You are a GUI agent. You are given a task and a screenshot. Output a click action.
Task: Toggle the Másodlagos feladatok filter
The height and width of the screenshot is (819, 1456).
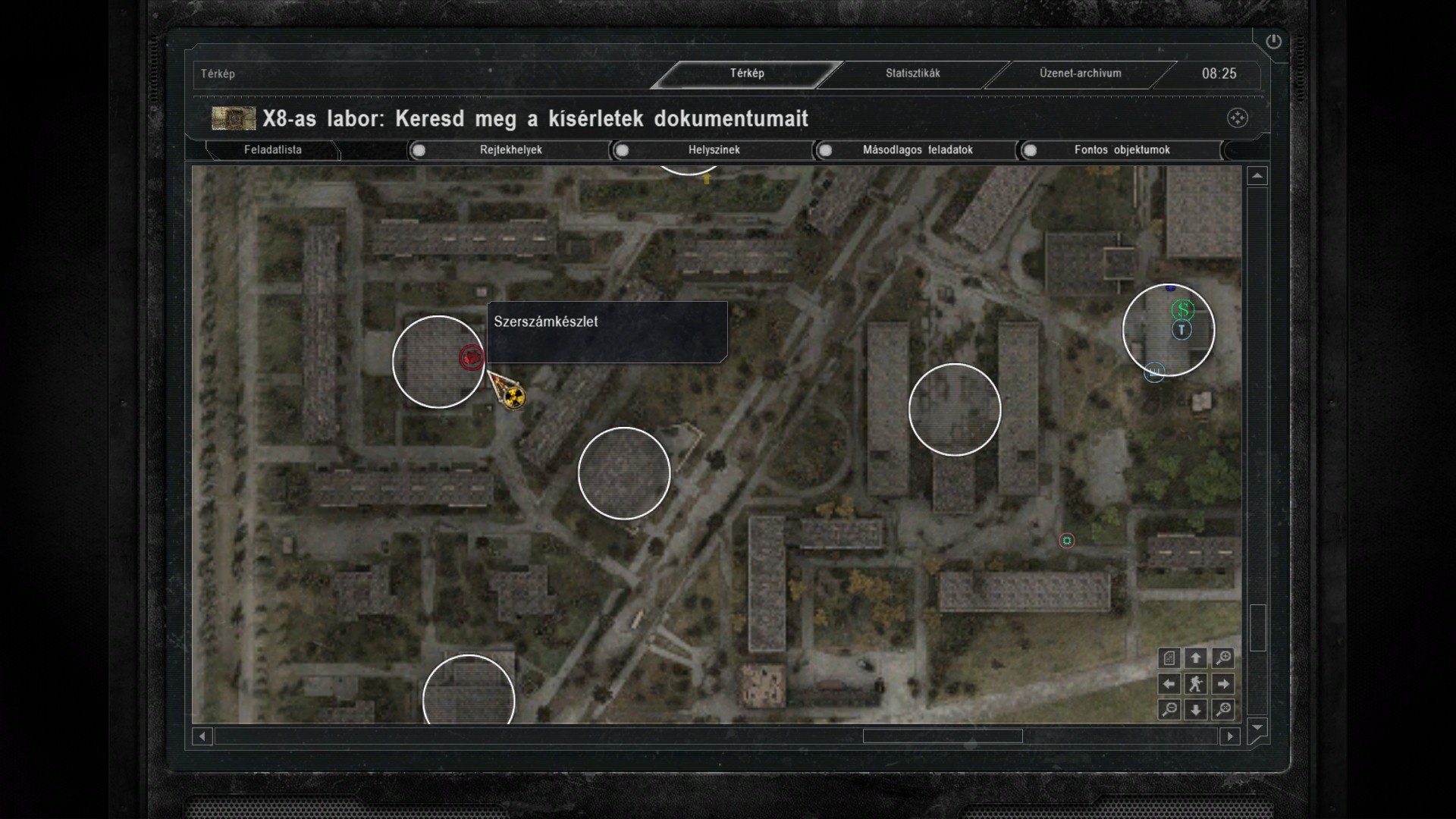(x=825, y=150)
